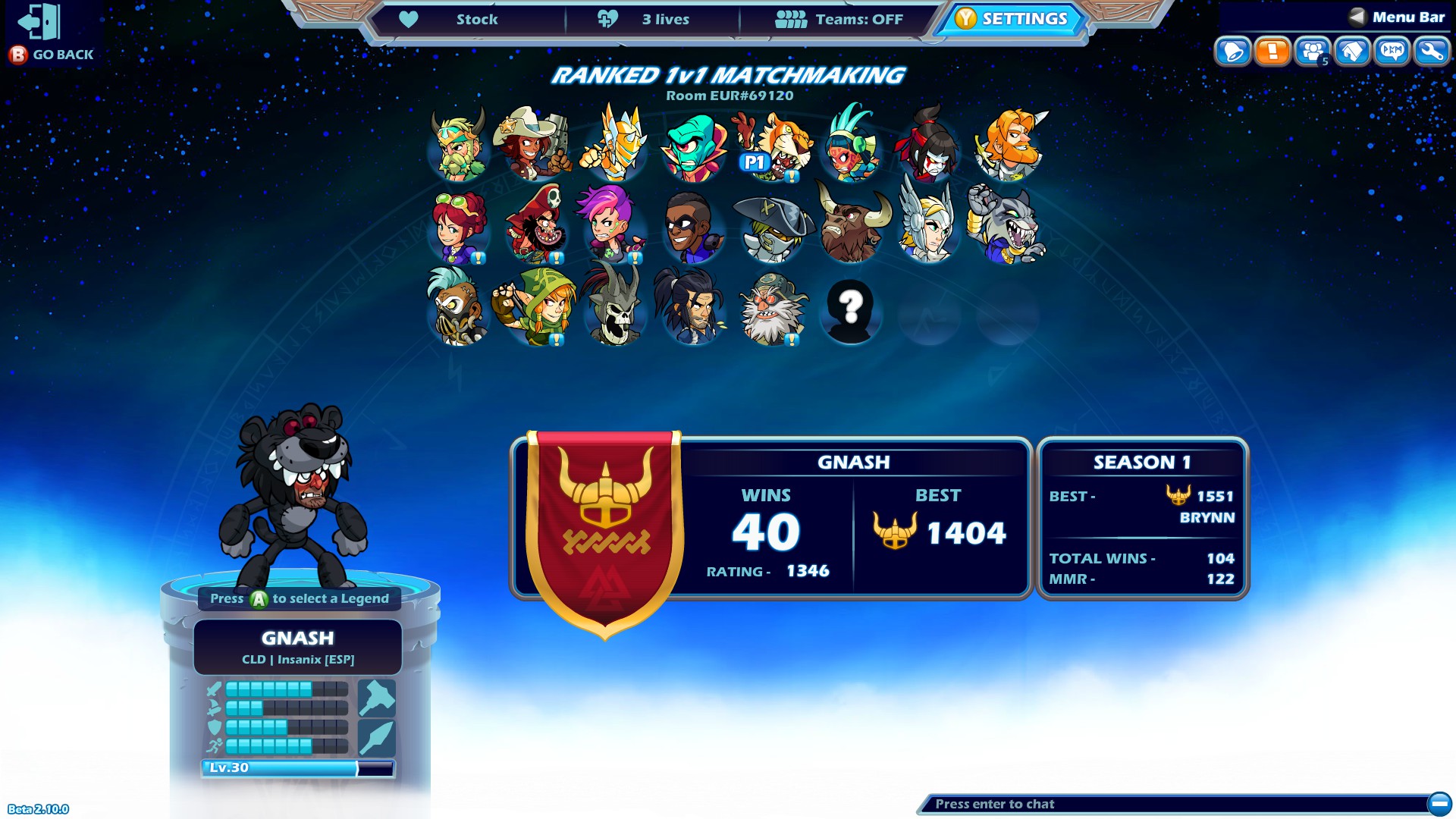The height and width of the screenshot is (819, 1456).
Task: Change the 3 lives setting
Action: 664,20
